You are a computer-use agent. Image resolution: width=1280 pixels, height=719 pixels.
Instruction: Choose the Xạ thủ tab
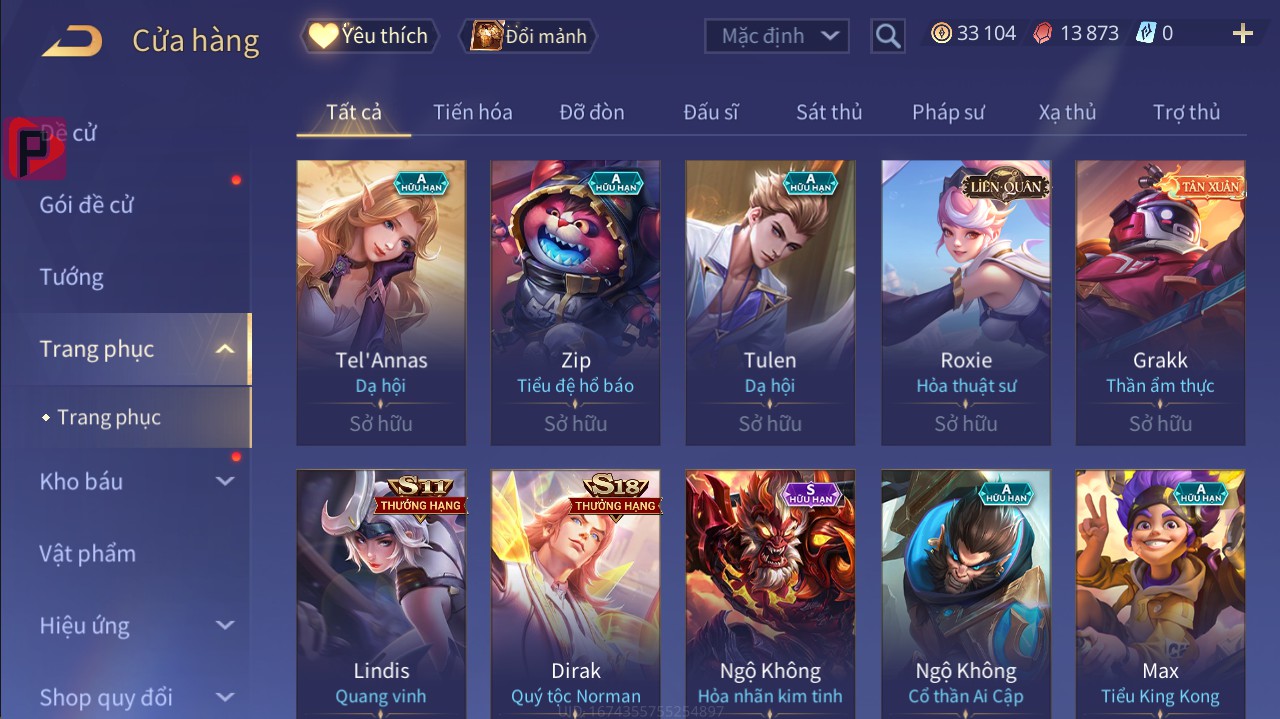[1067, 112]
